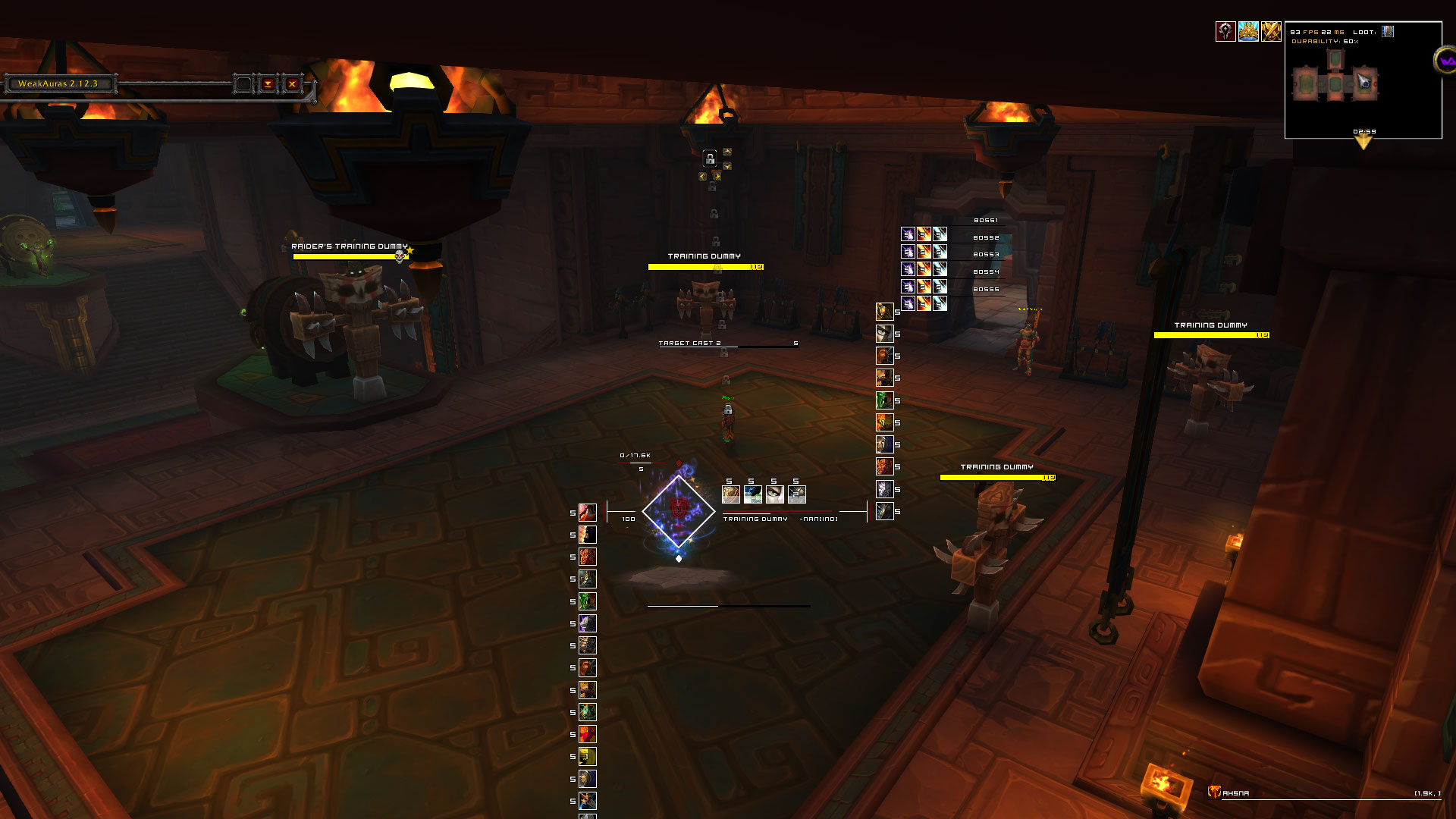
Task: Click the green orc face icon
Action: pyautogui.click(x=884, y=400)
